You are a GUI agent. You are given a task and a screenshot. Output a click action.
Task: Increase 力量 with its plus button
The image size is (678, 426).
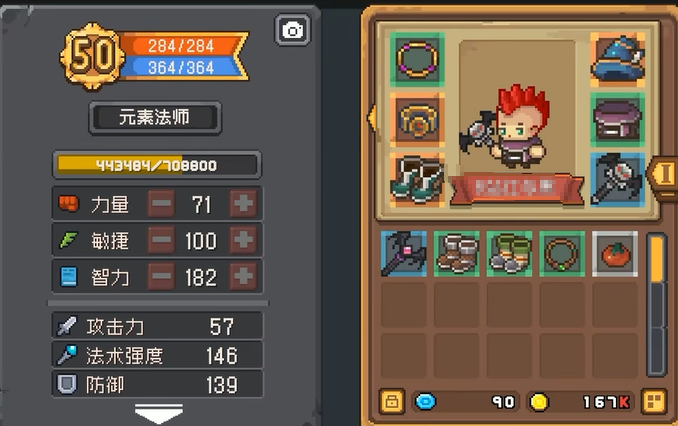242,205
